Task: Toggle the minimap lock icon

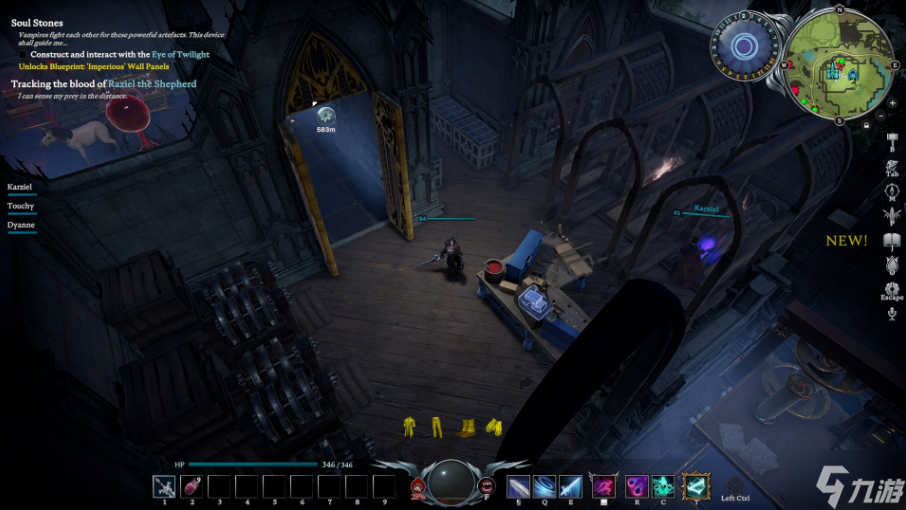Action: [866, 125]
